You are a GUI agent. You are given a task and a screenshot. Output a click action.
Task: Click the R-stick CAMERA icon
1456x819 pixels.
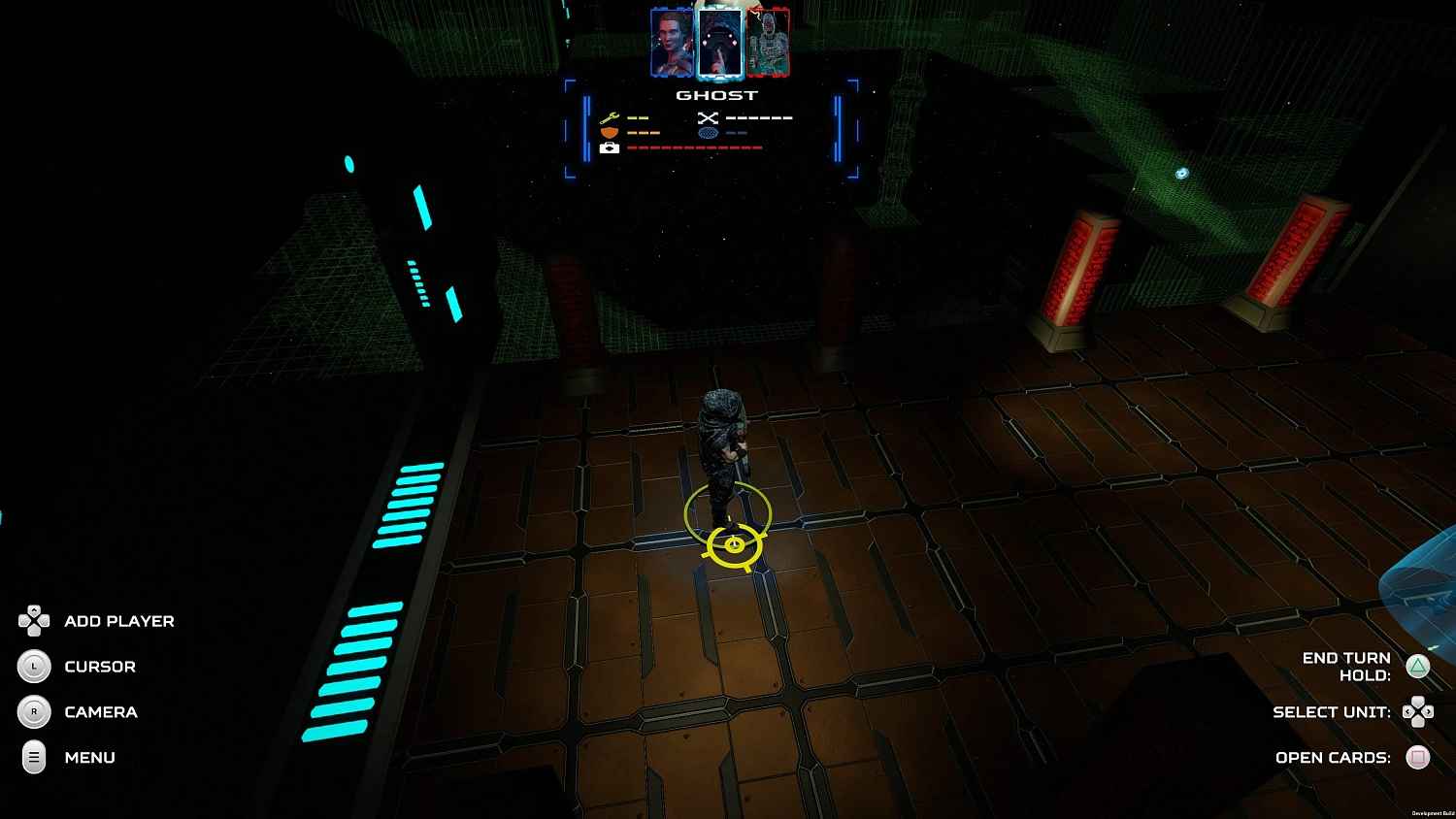coord(34,712)
